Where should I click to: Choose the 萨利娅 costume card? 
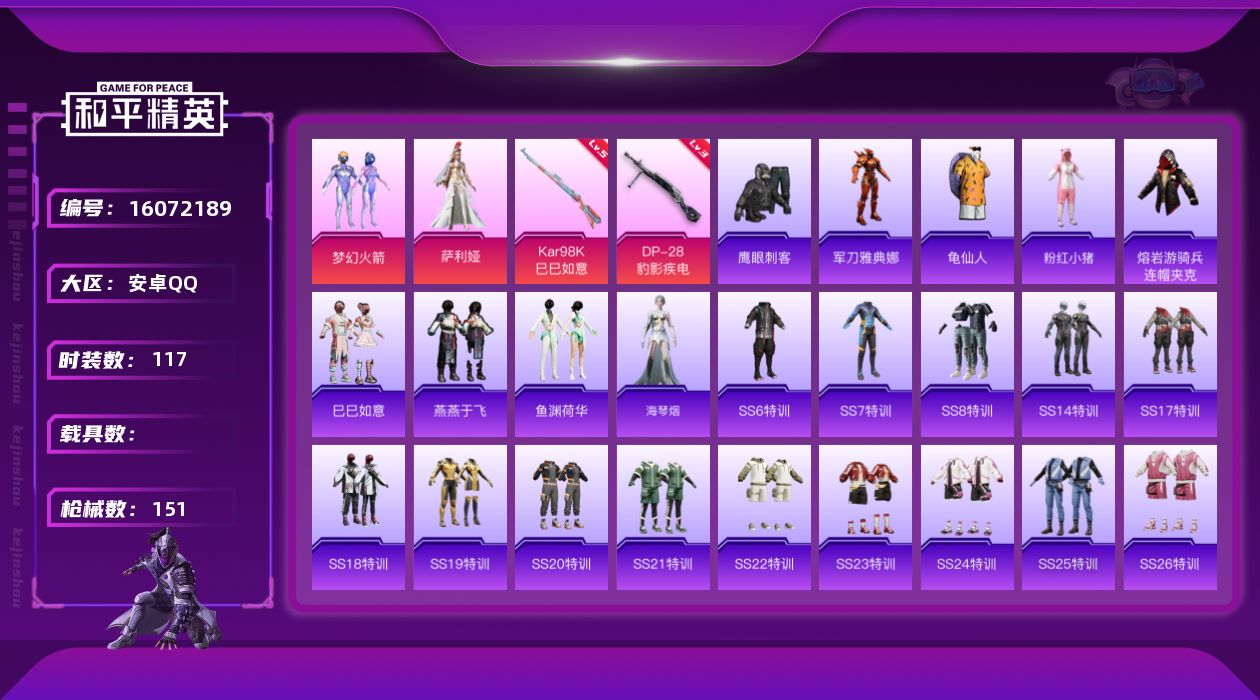(x=460, y=211)
